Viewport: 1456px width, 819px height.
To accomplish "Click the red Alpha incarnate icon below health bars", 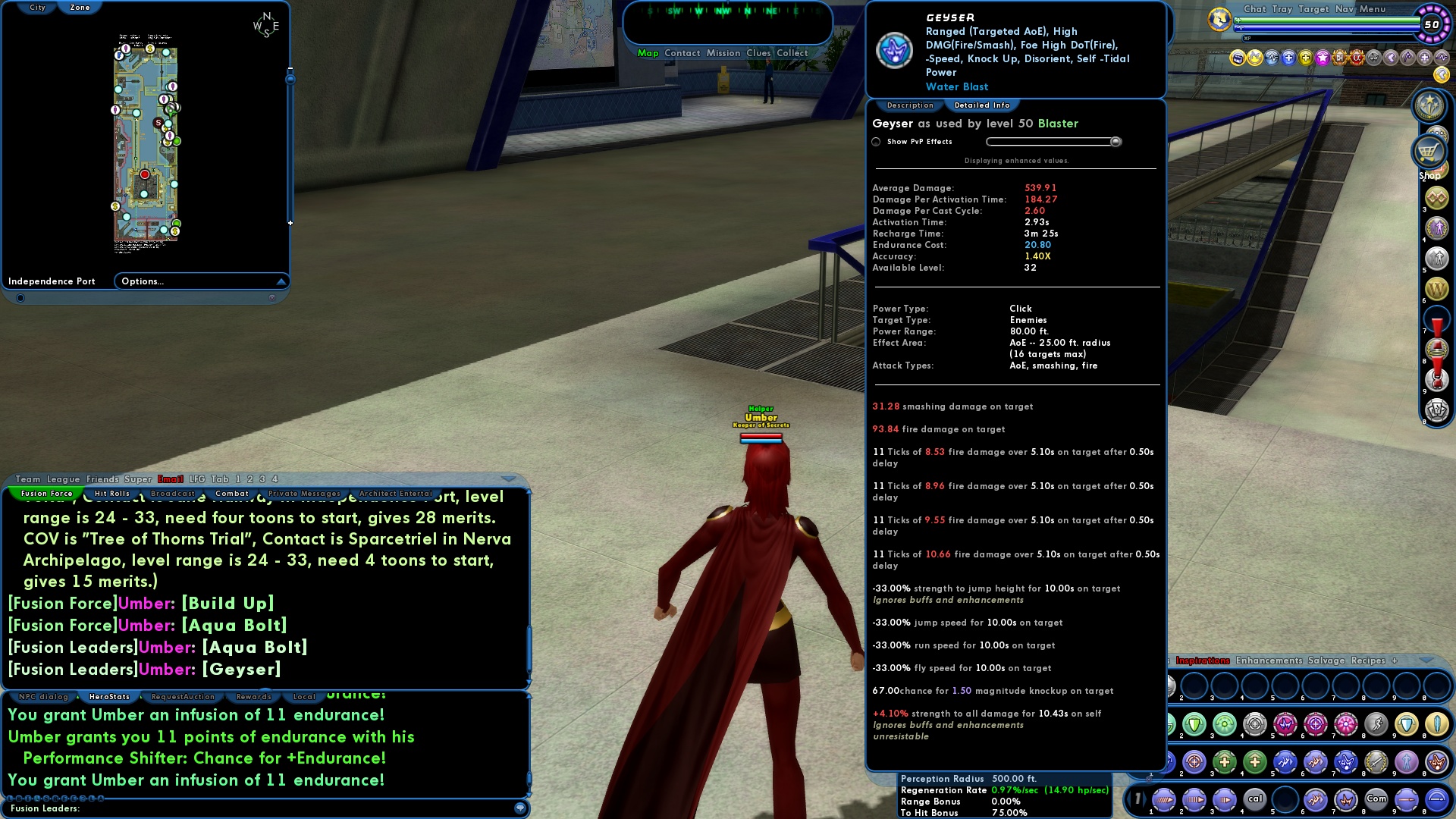I will click(1357, 59).
